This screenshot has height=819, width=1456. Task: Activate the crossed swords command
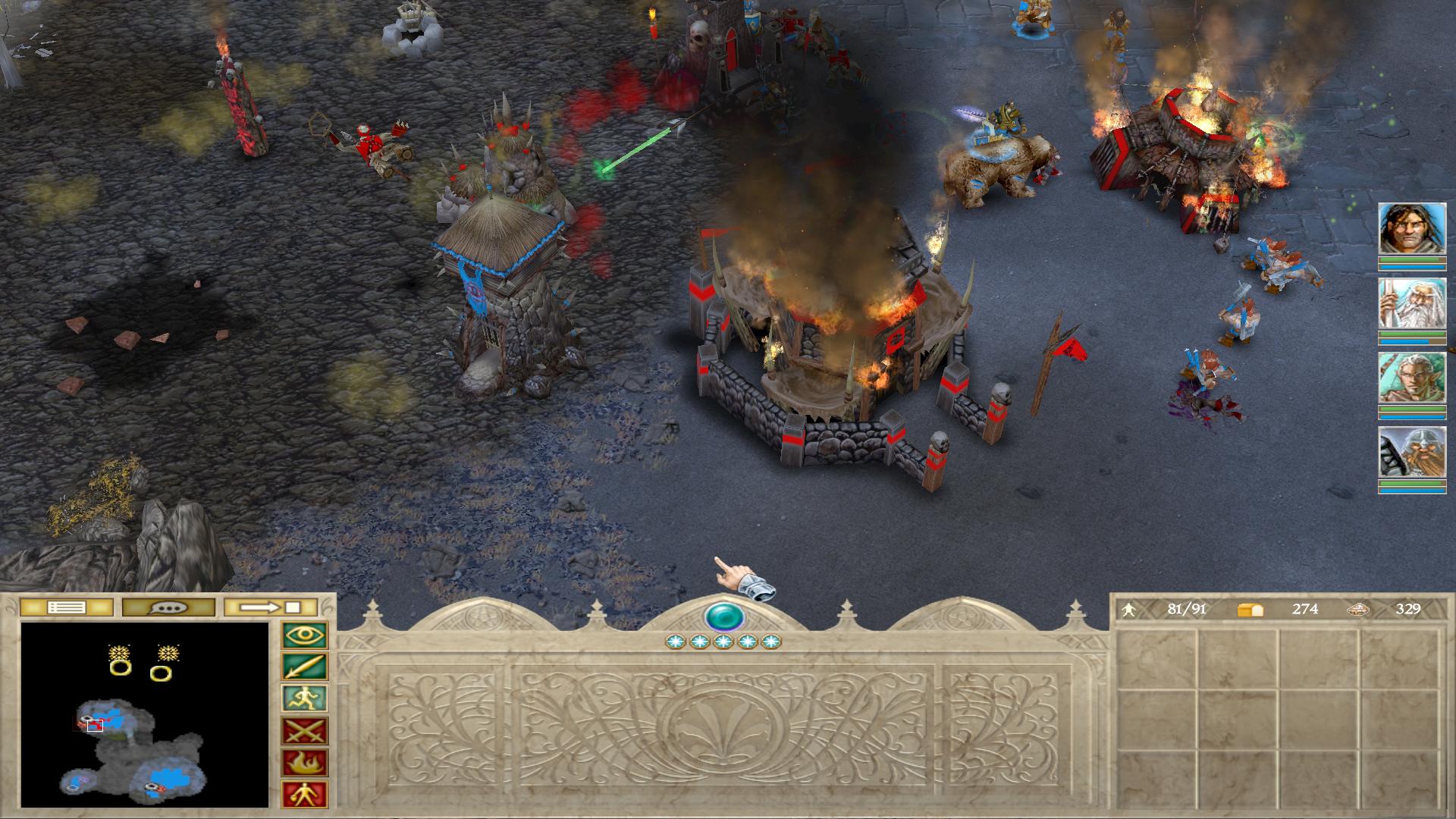point(305,731)
